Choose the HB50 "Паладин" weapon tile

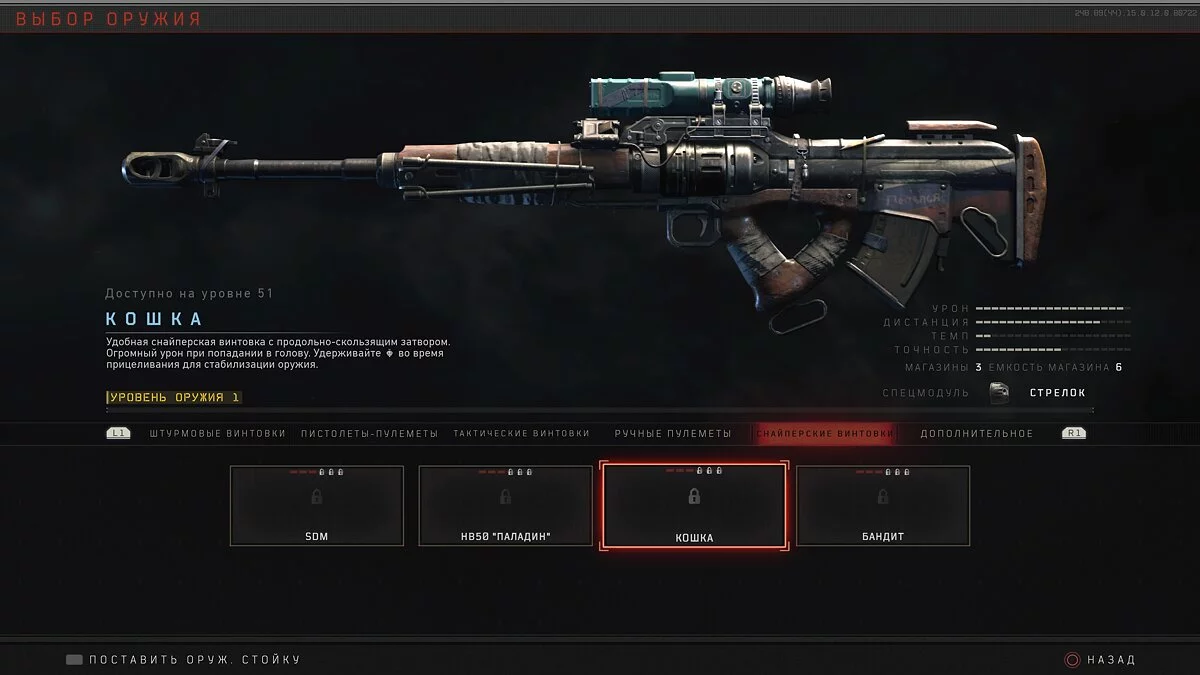click(505, 505)
